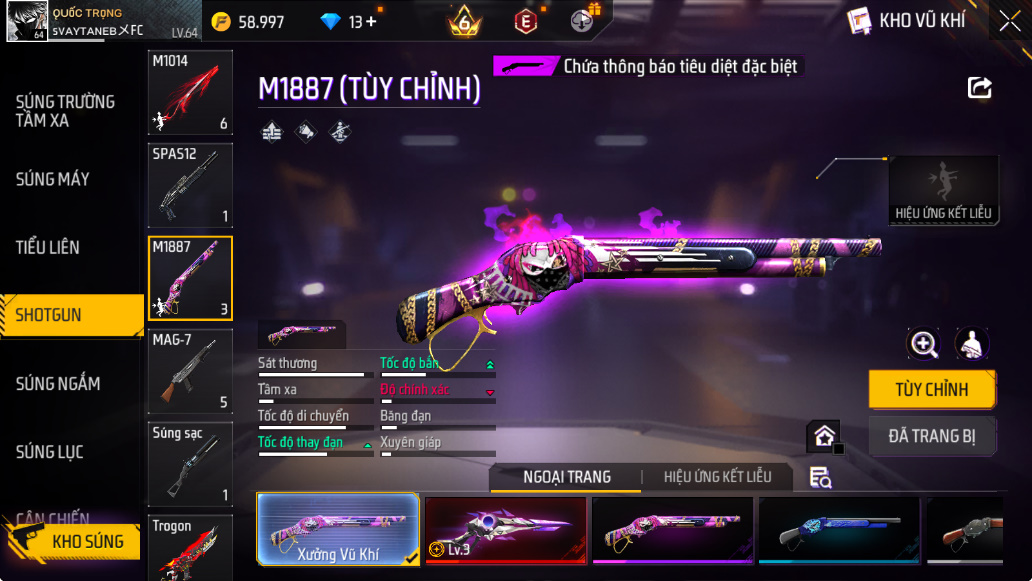Close the weapon vault screen
Viewport: 1032px width, 581px height.
tap(1009, 20)
